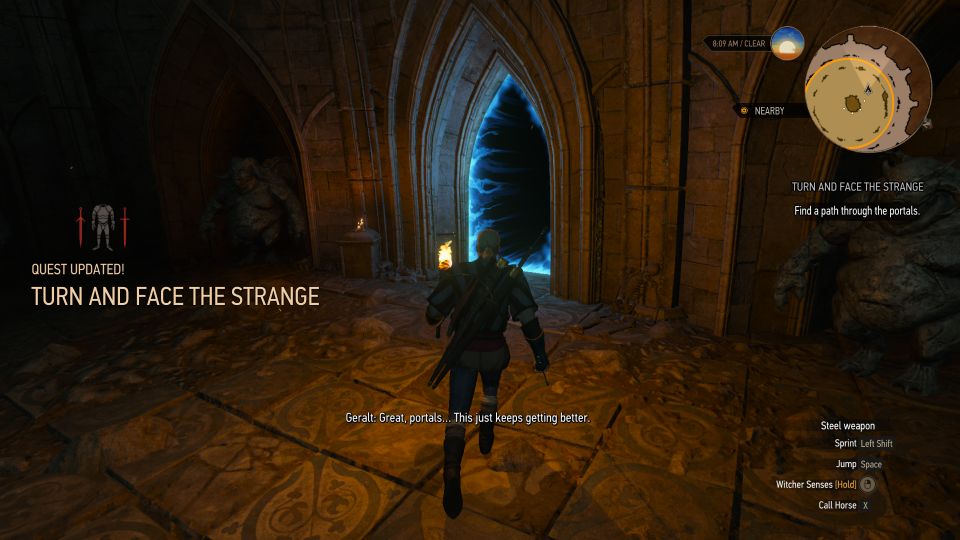960x540 pixels.
Task: Click the circular minimap
Action: click(868, 88)
